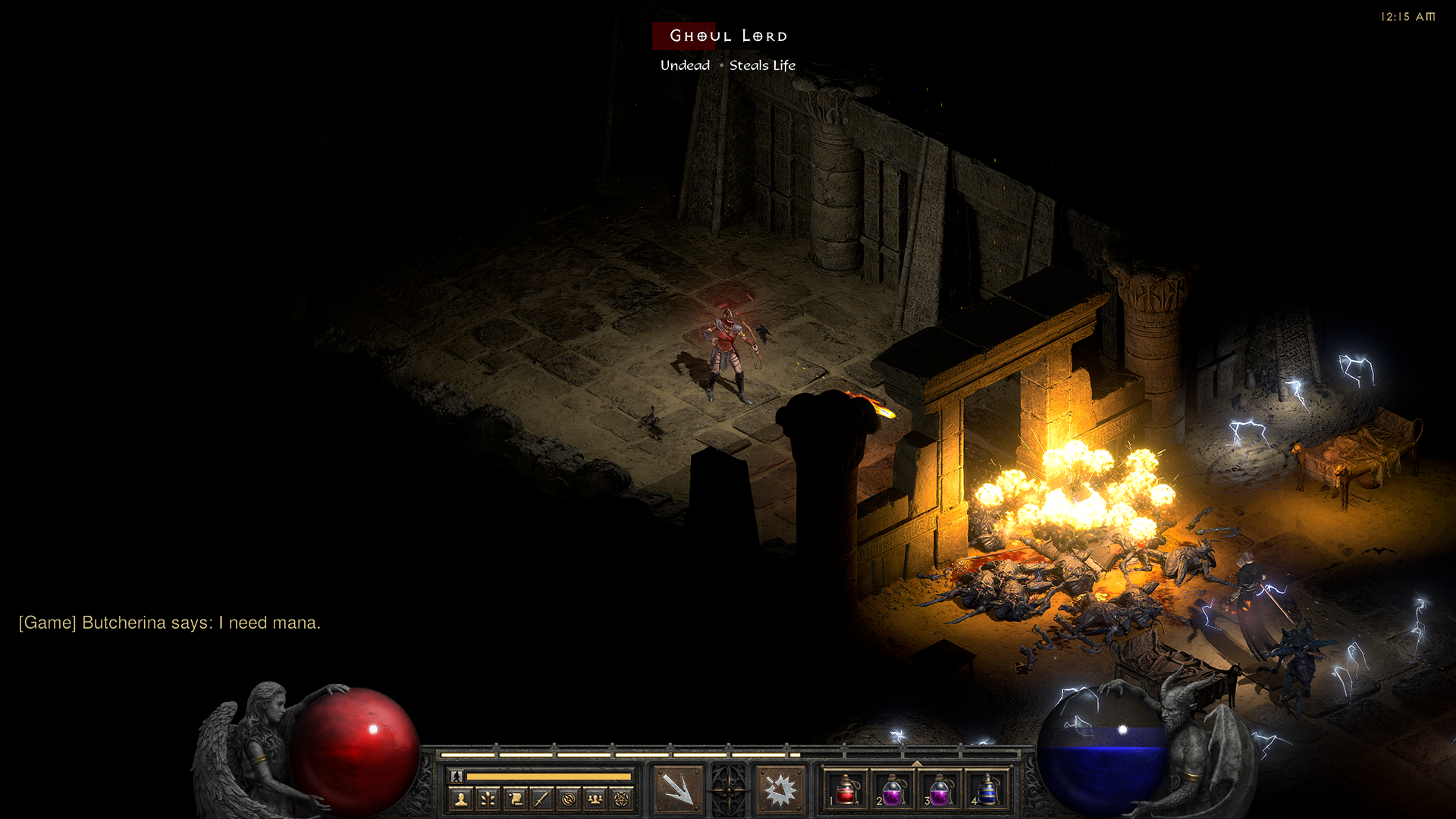Select the right-click exploding arrow skill

click(780, 789)
